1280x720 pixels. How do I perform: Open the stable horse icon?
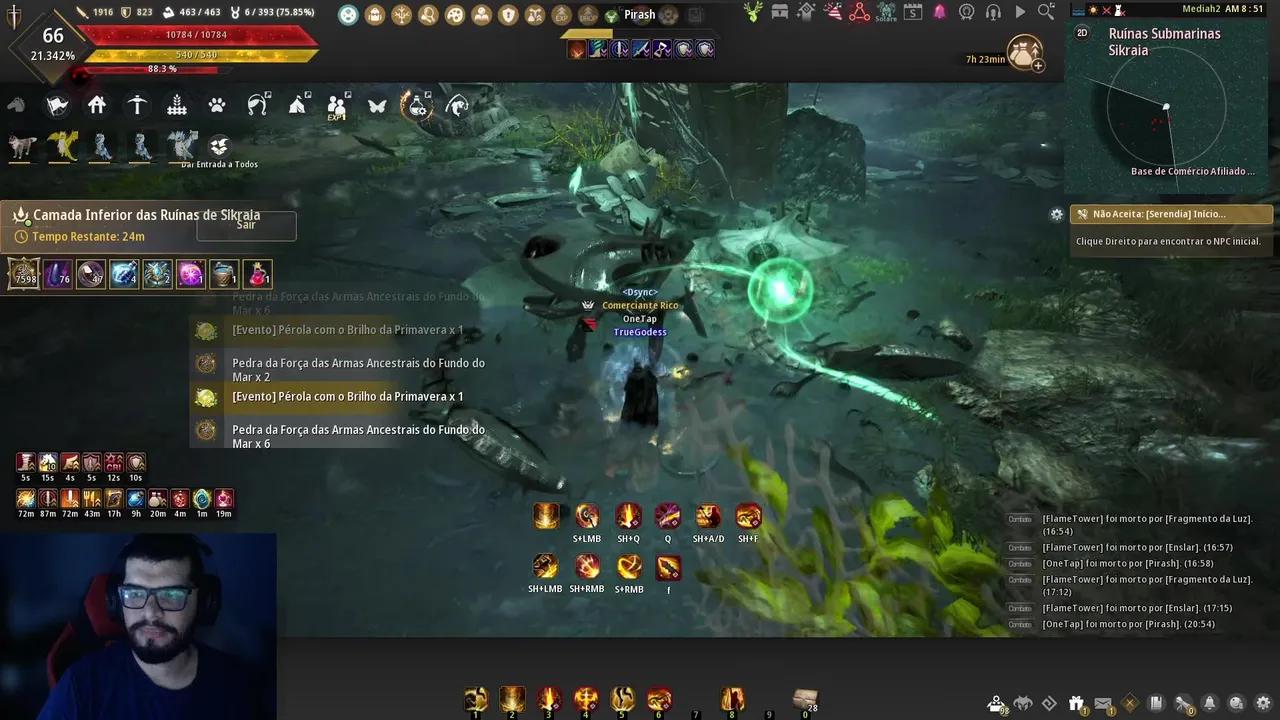tap(14, 104)
